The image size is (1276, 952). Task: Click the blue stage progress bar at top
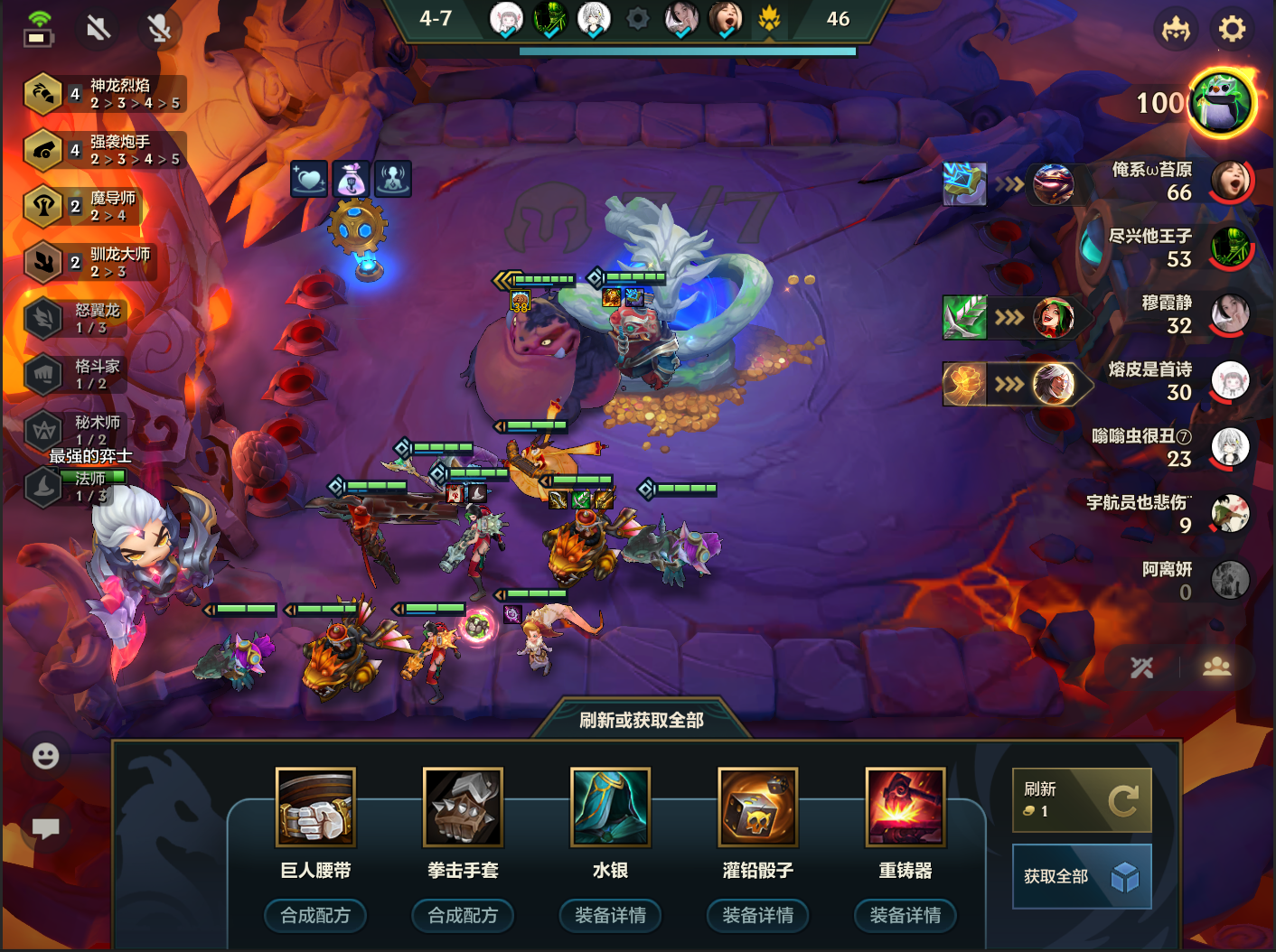(687, 51)
